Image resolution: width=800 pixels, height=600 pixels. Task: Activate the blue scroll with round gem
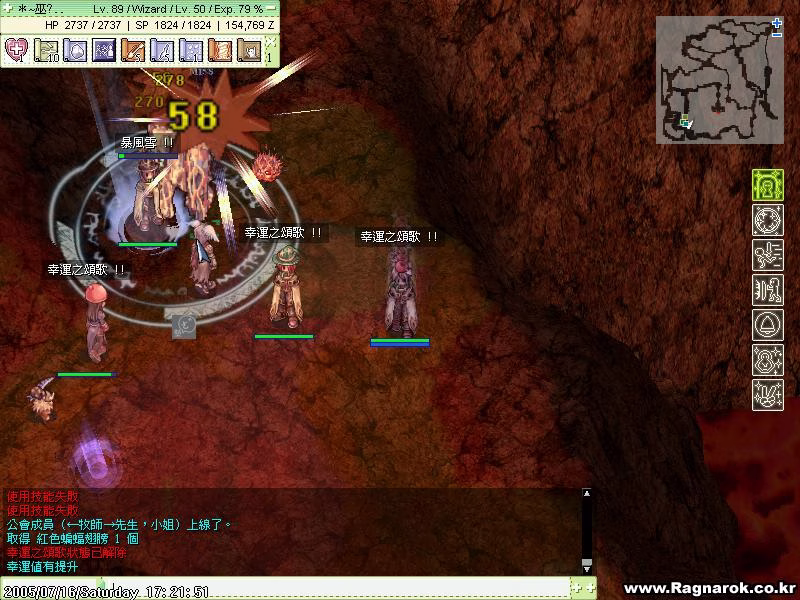75,49
